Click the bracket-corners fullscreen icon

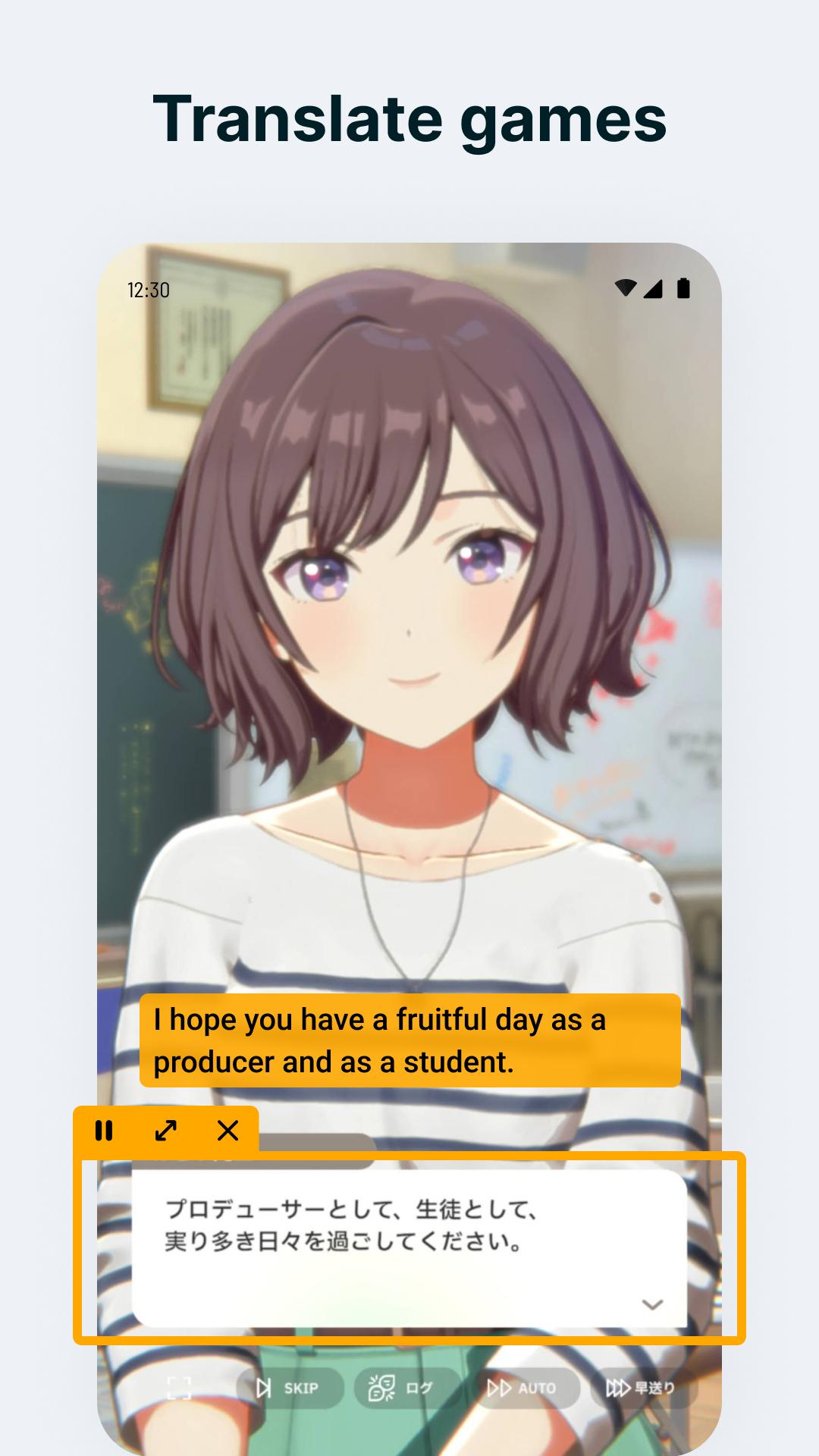(179, 1388)
